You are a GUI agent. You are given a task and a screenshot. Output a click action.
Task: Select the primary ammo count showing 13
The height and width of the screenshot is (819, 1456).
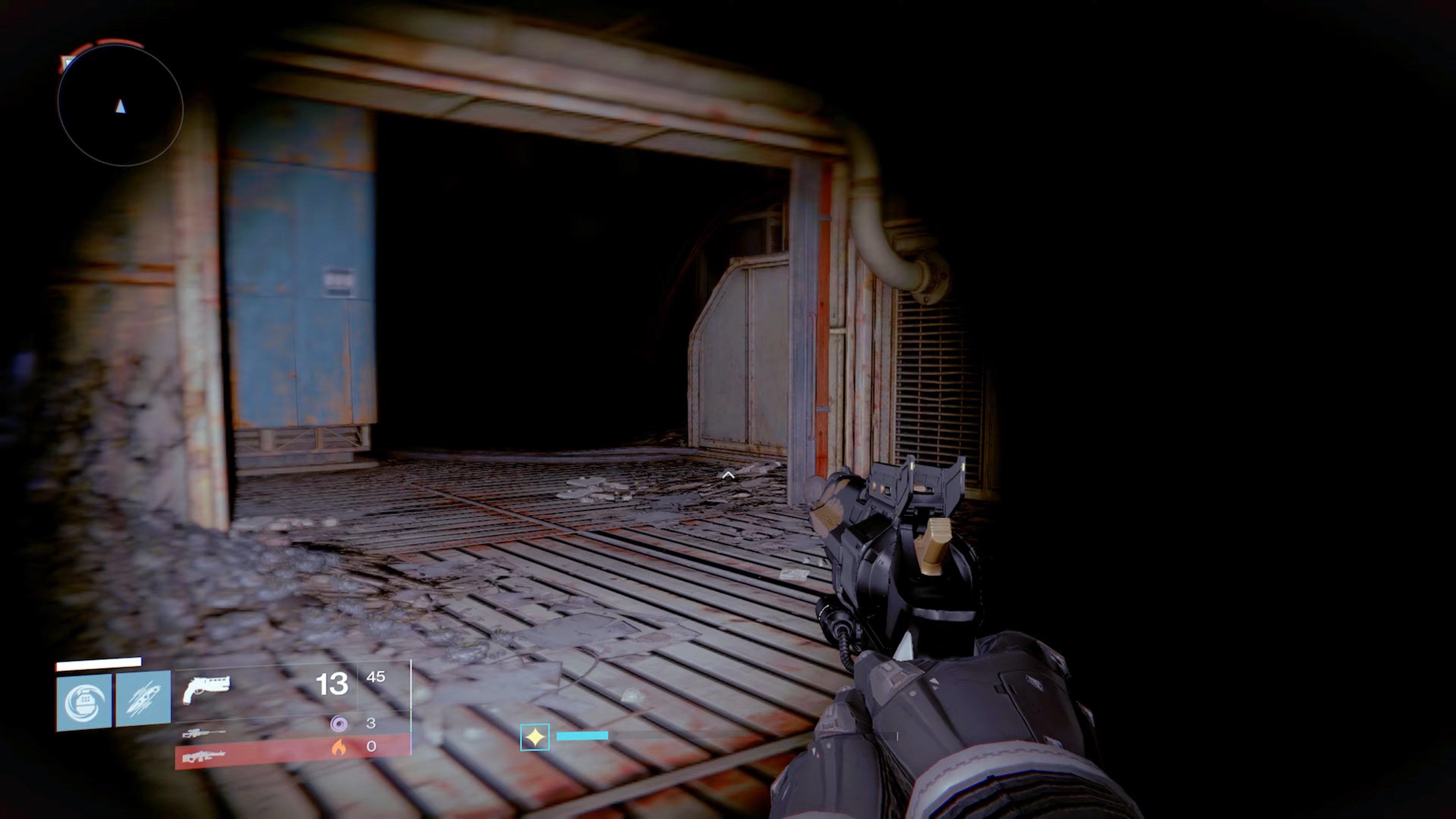(x=333, y=684)
